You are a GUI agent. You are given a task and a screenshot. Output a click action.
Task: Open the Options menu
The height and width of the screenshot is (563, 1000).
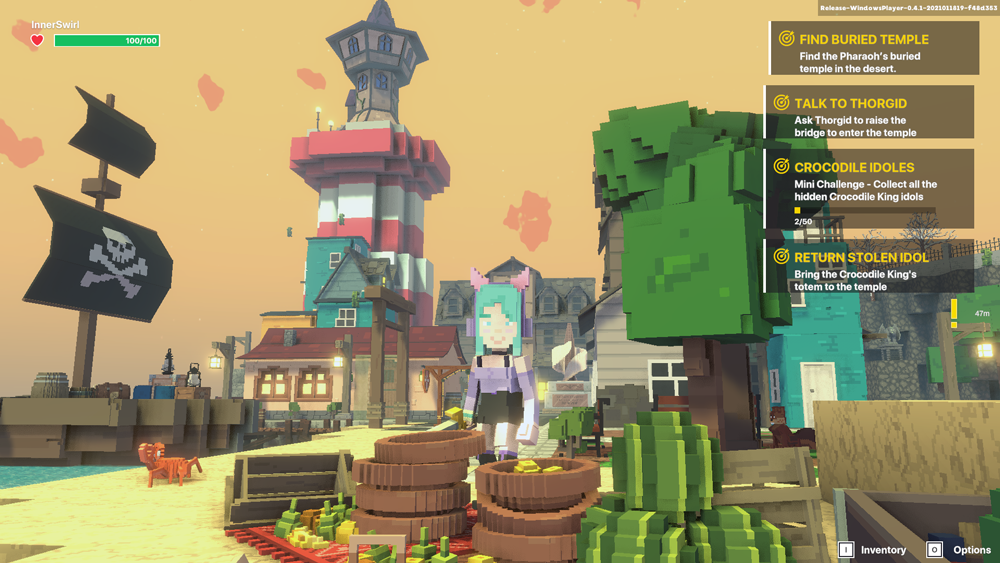(x=960, y=550)
